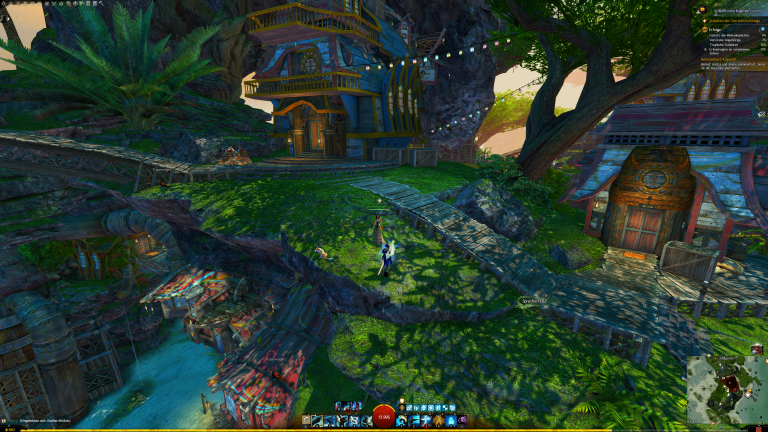The width and height of the screenshot is (768, 432).
Task: Use the healing skill right of the health orb
Action: (401, 421)
